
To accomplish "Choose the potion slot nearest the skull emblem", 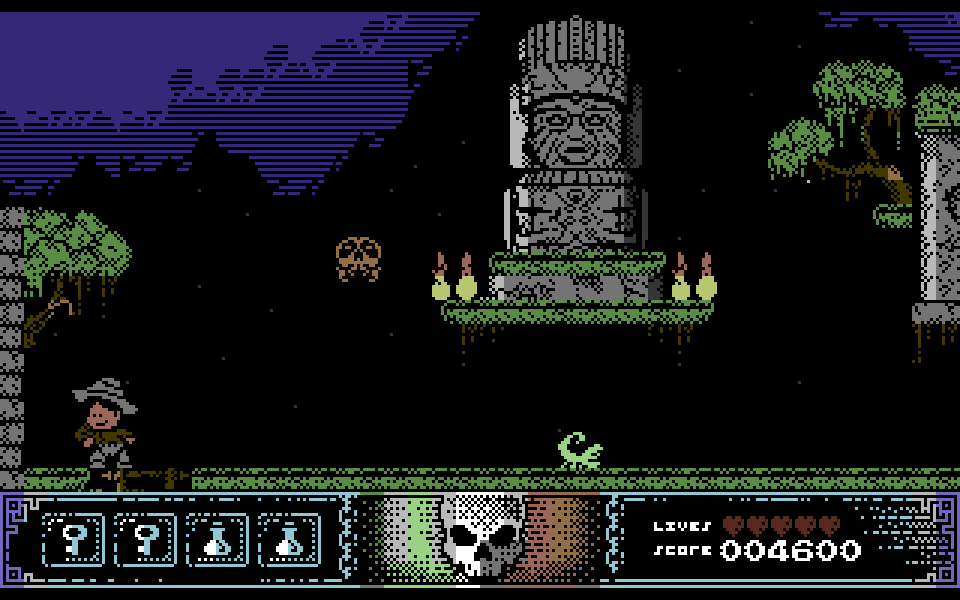I will point(290,540).
